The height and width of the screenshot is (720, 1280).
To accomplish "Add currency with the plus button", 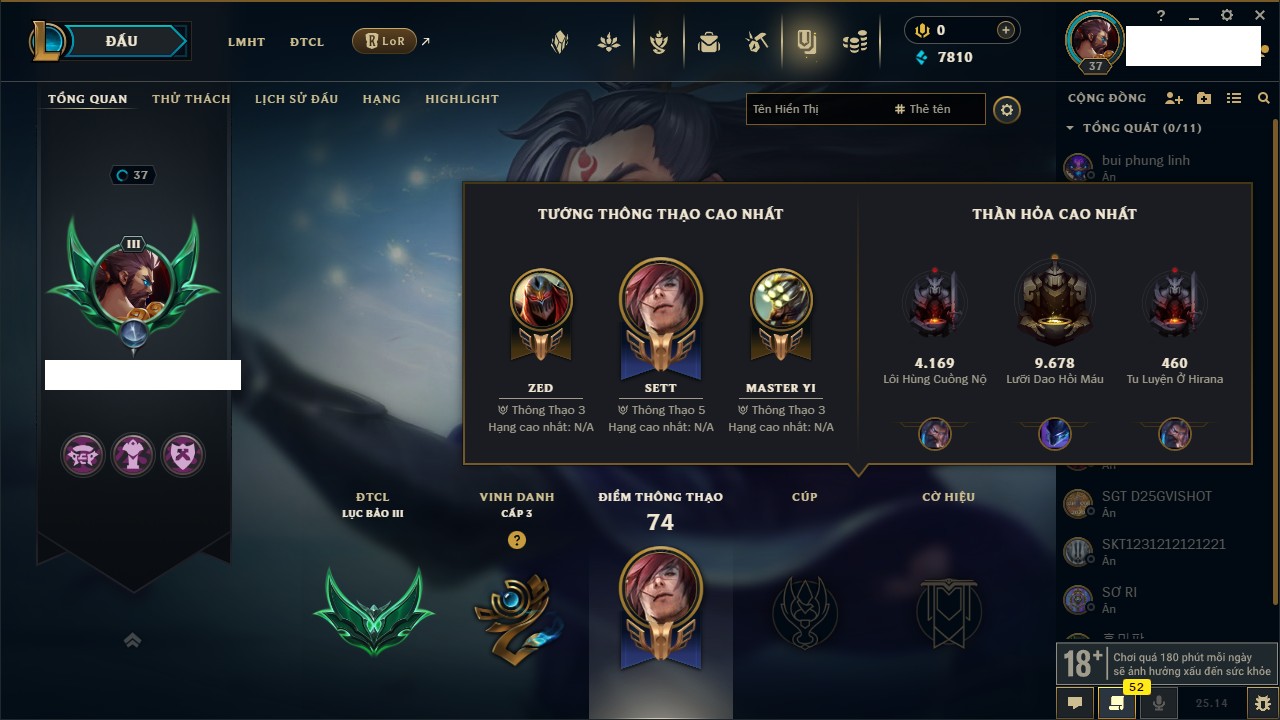I will [x=1006, y=31].
